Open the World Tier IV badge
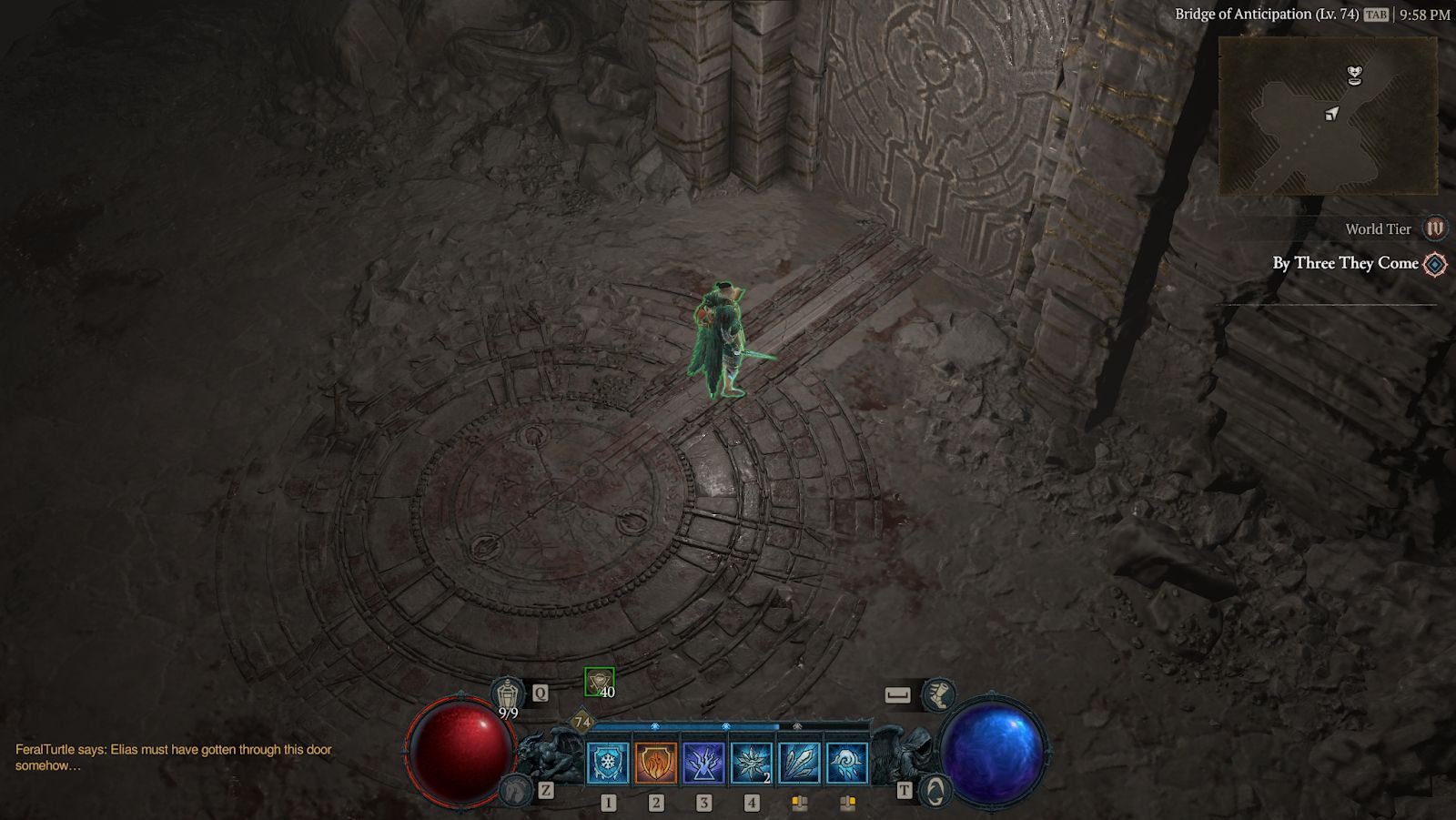The width and height of the screenshot is (1456, 820). click(x=1434, y=228)
